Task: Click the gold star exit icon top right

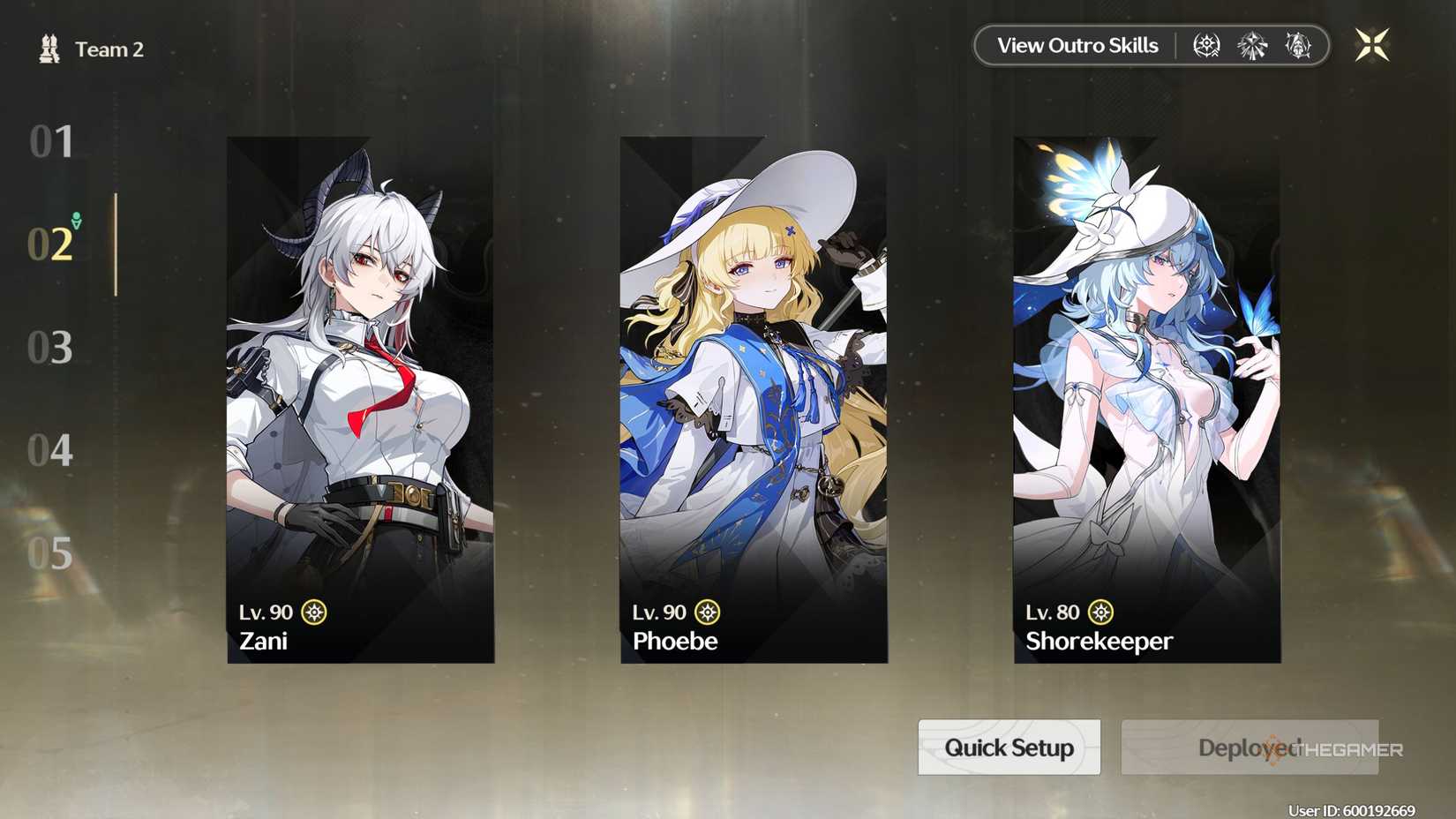Action: point(1373,44)
